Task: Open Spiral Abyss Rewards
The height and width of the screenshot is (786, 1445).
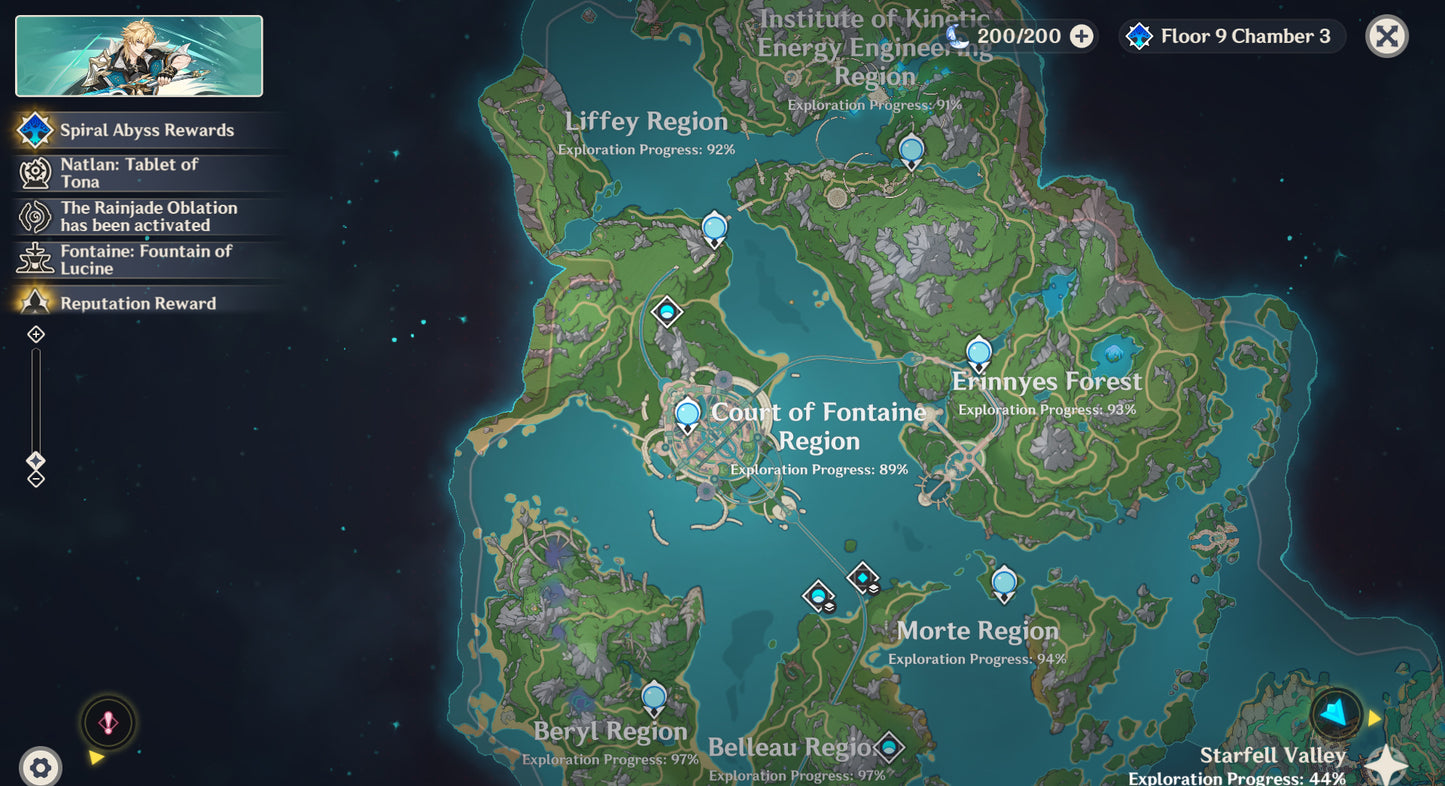Action: pyautogui.click(x=146, y=130)
